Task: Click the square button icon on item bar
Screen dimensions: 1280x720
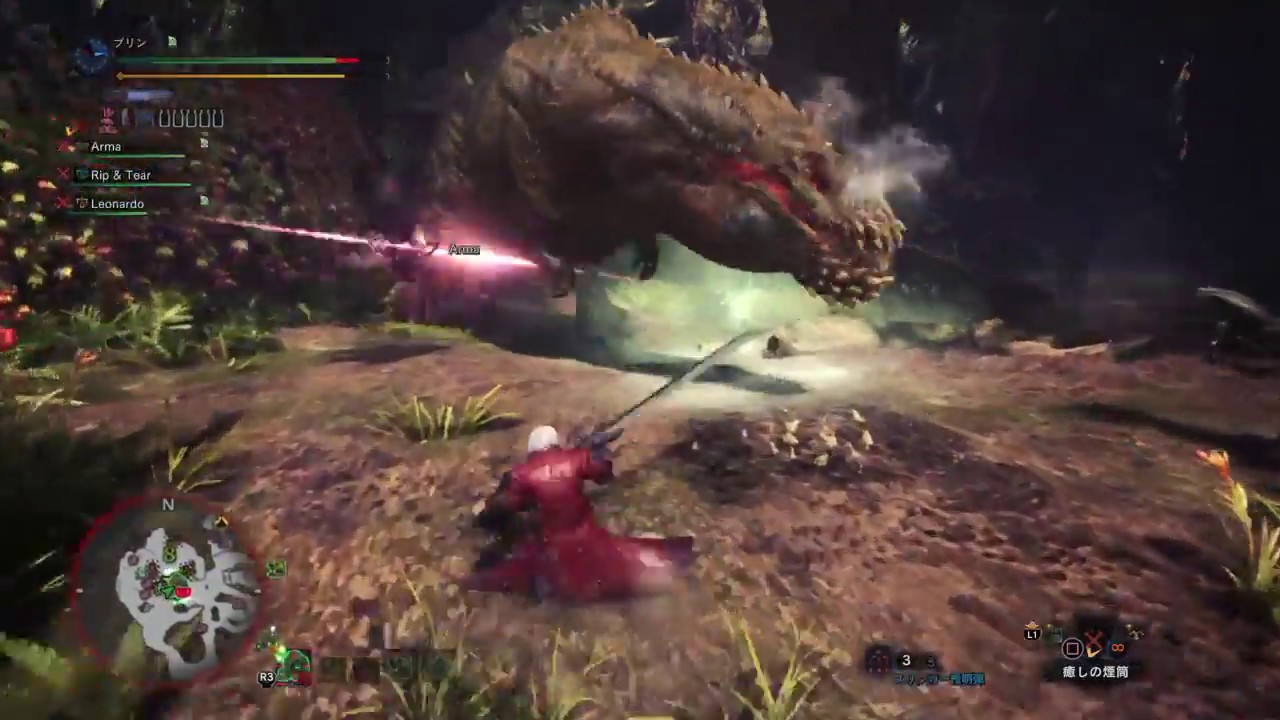Action: (x=1072, y=648)
